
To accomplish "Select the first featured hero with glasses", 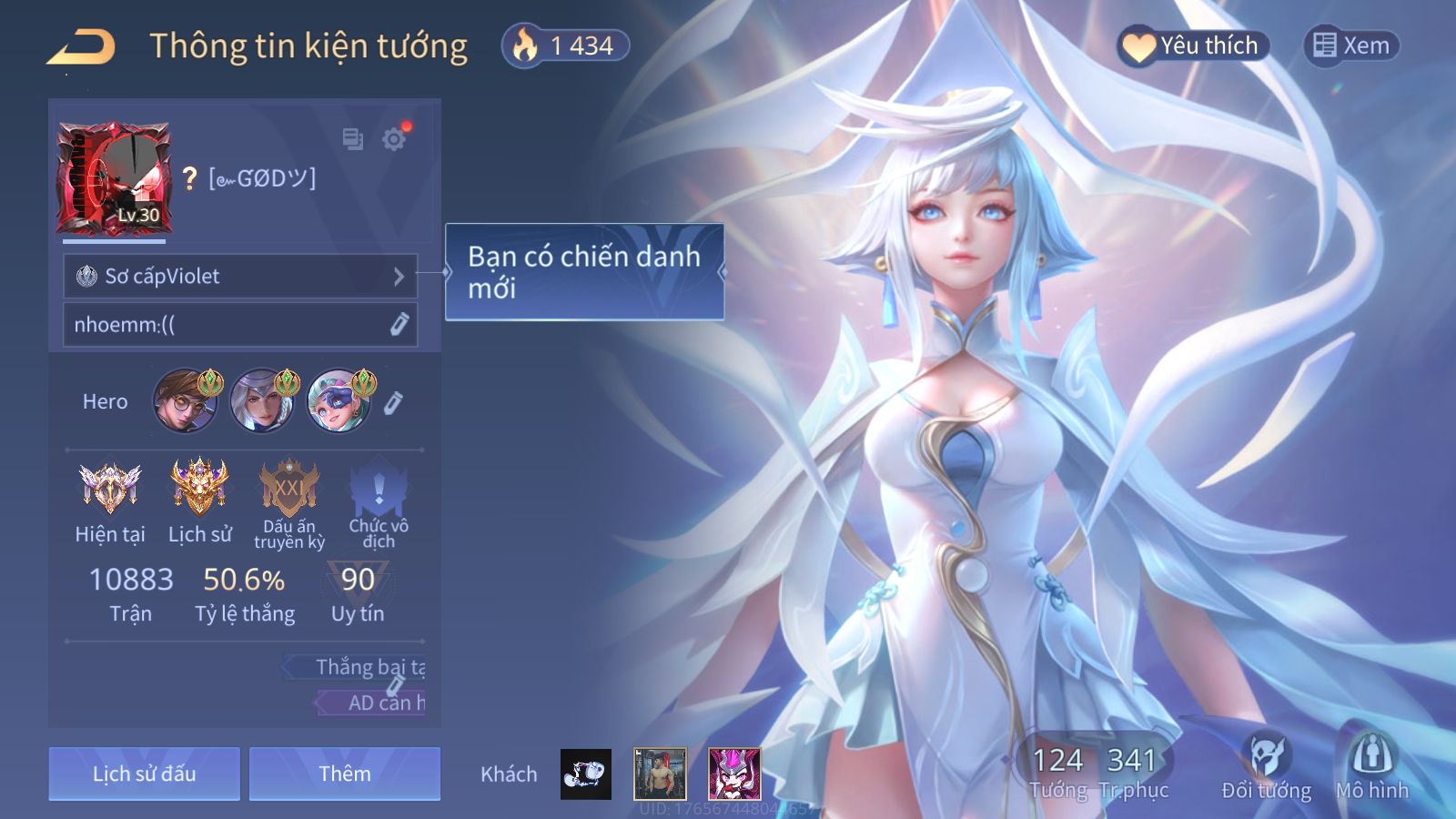I will (185, 400).
